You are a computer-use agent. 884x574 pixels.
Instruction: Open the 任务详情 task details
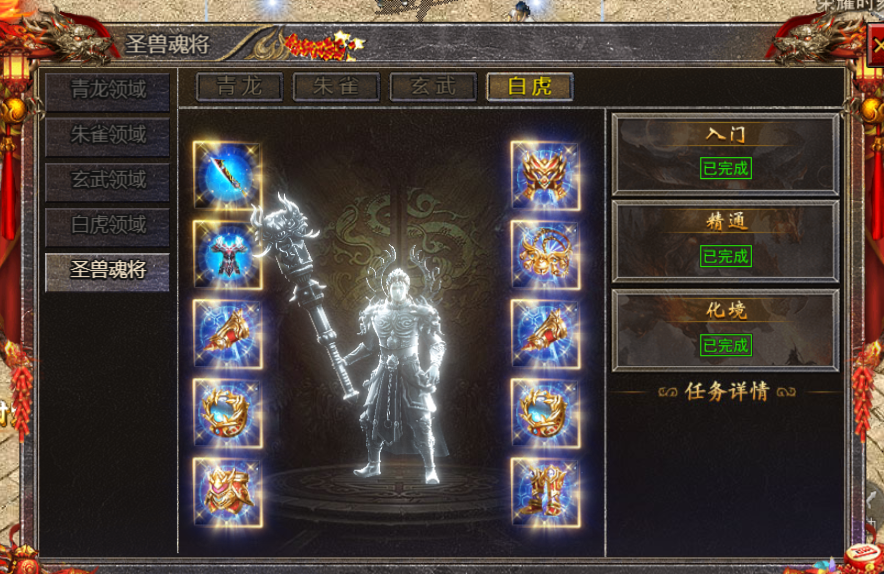tap(726, 391)
